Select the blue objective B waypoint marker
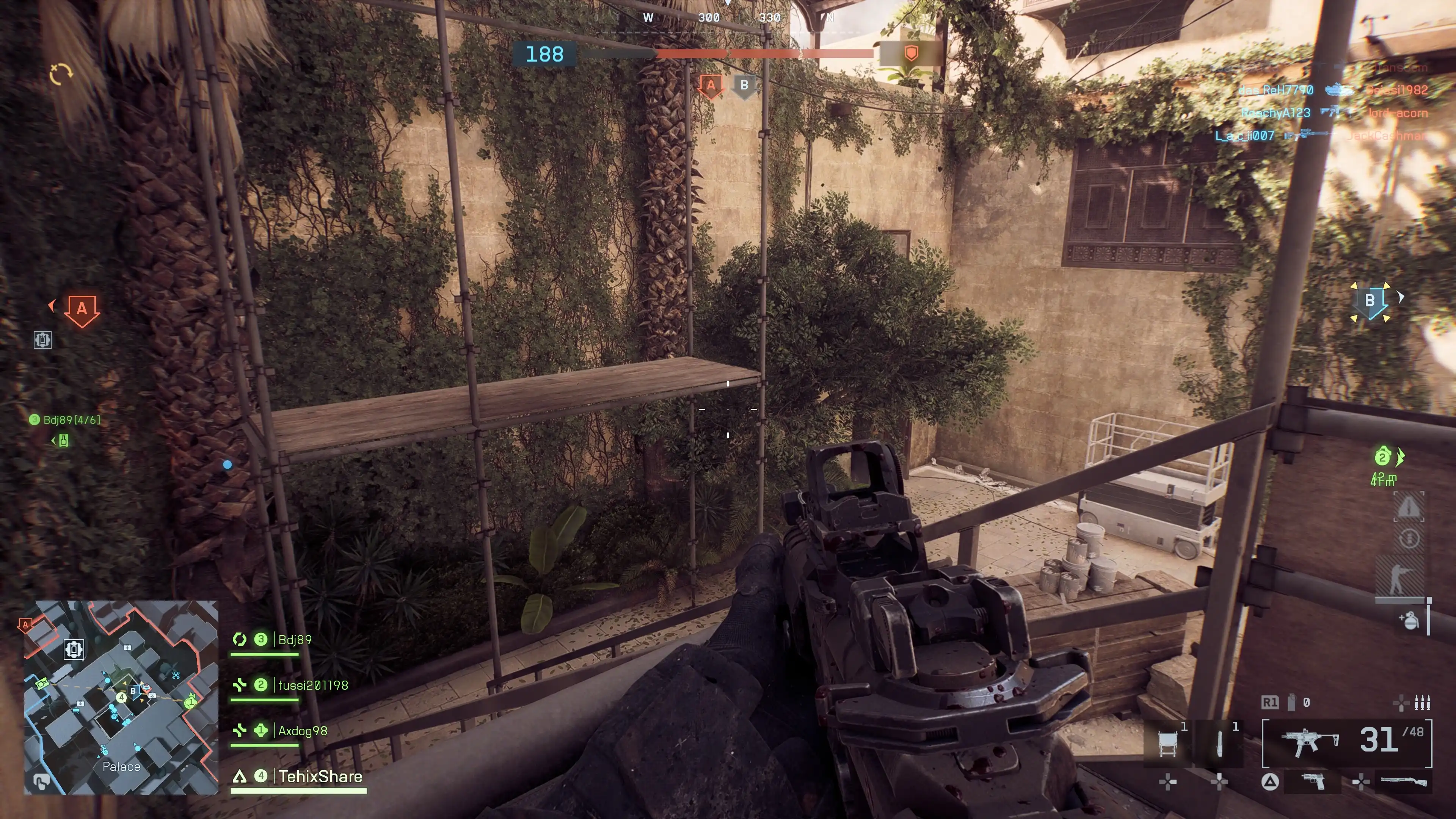This screenshot has width=1456, height=819. pyautogui.click(x=1370, y=301)
